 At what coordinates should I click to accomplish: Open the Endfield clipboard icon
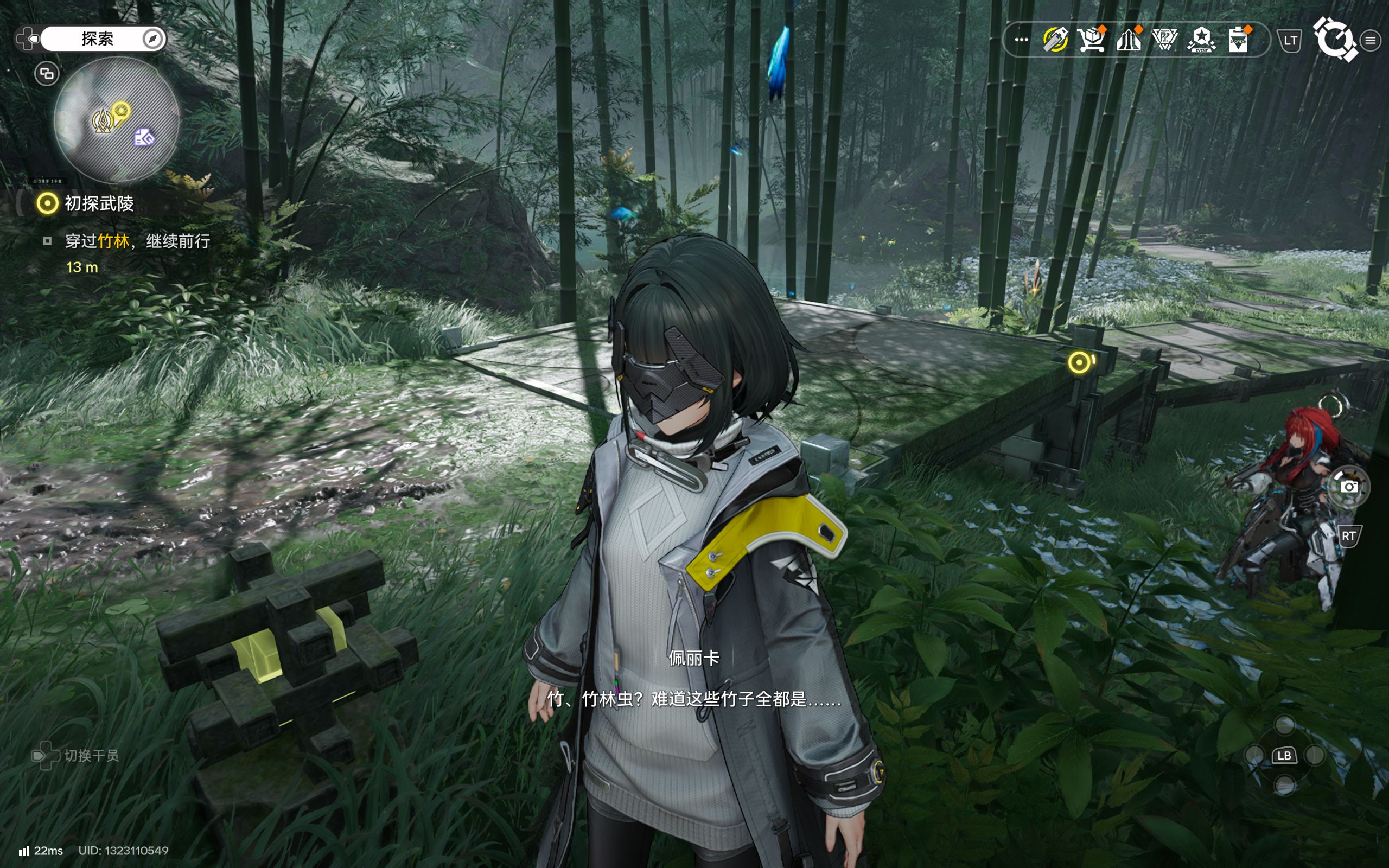coord(1238,40)
